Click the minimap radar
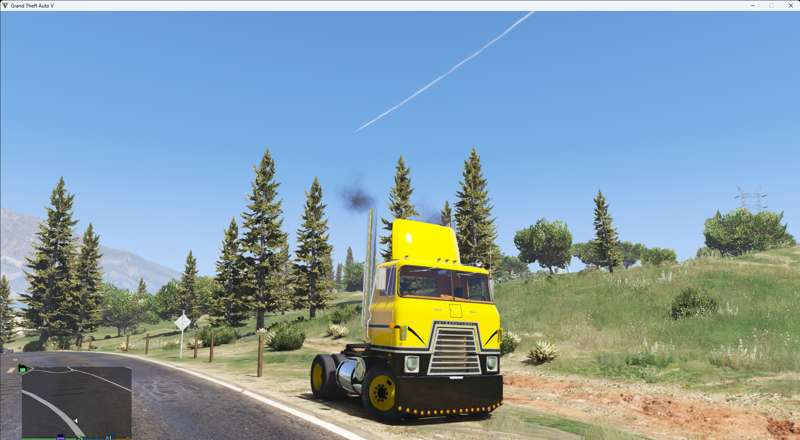 point(76,401)
